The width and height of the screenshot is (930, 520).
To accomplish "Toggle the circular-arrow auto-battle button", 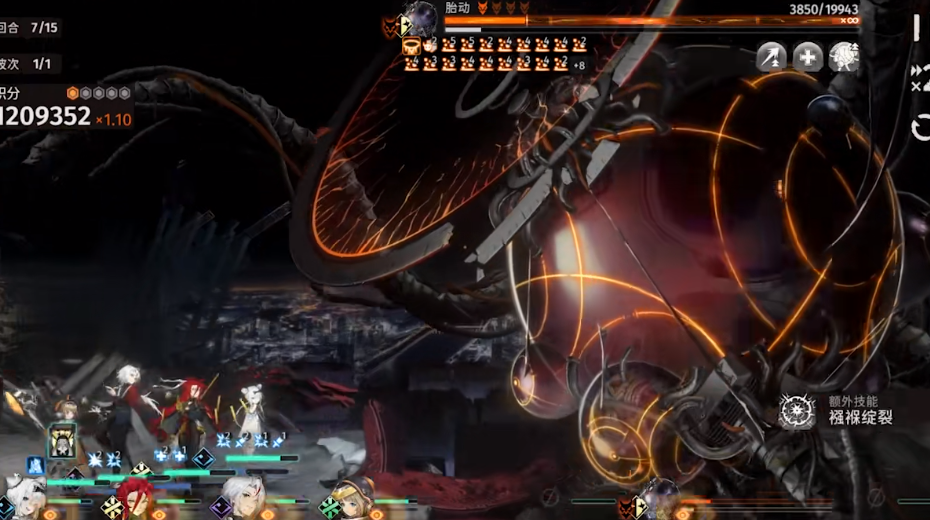I will [x=921, y=127].
